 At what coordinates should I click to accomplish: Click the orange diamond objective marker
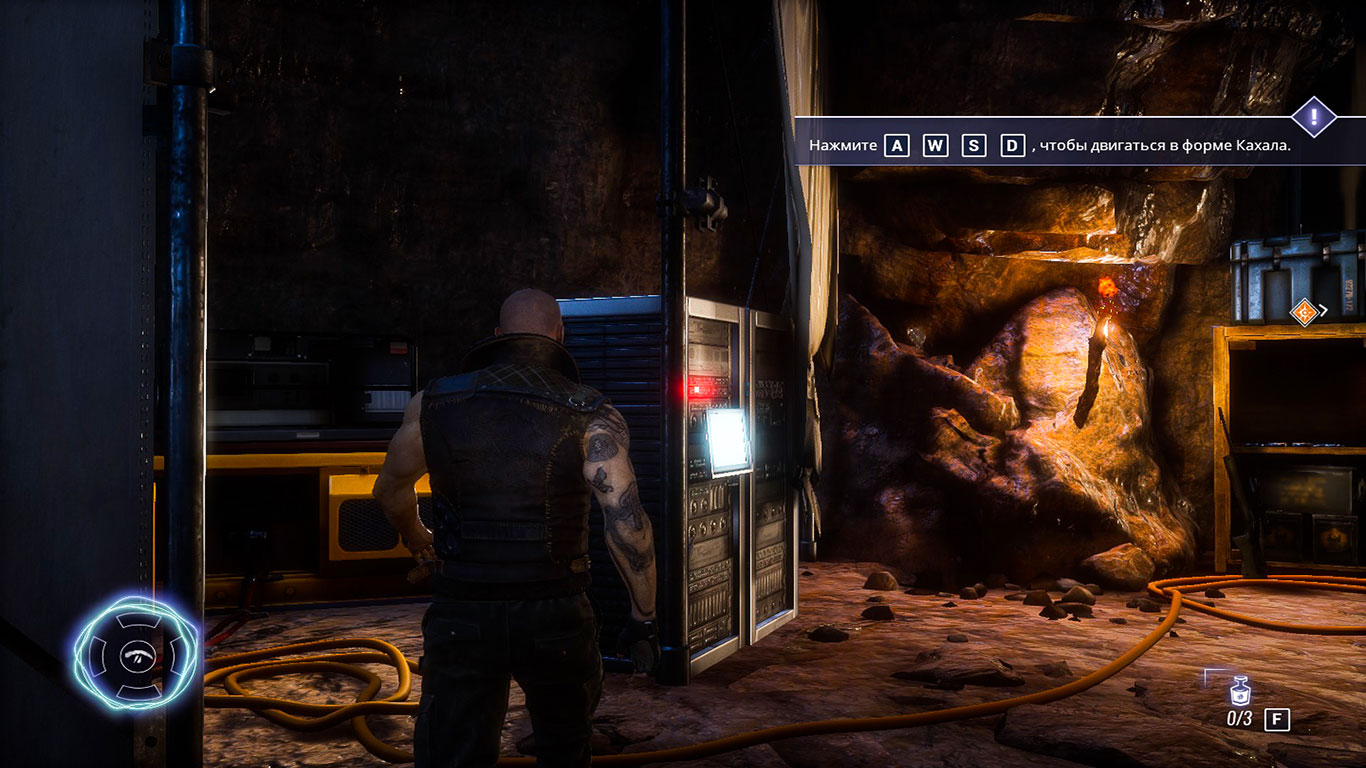1303,313
